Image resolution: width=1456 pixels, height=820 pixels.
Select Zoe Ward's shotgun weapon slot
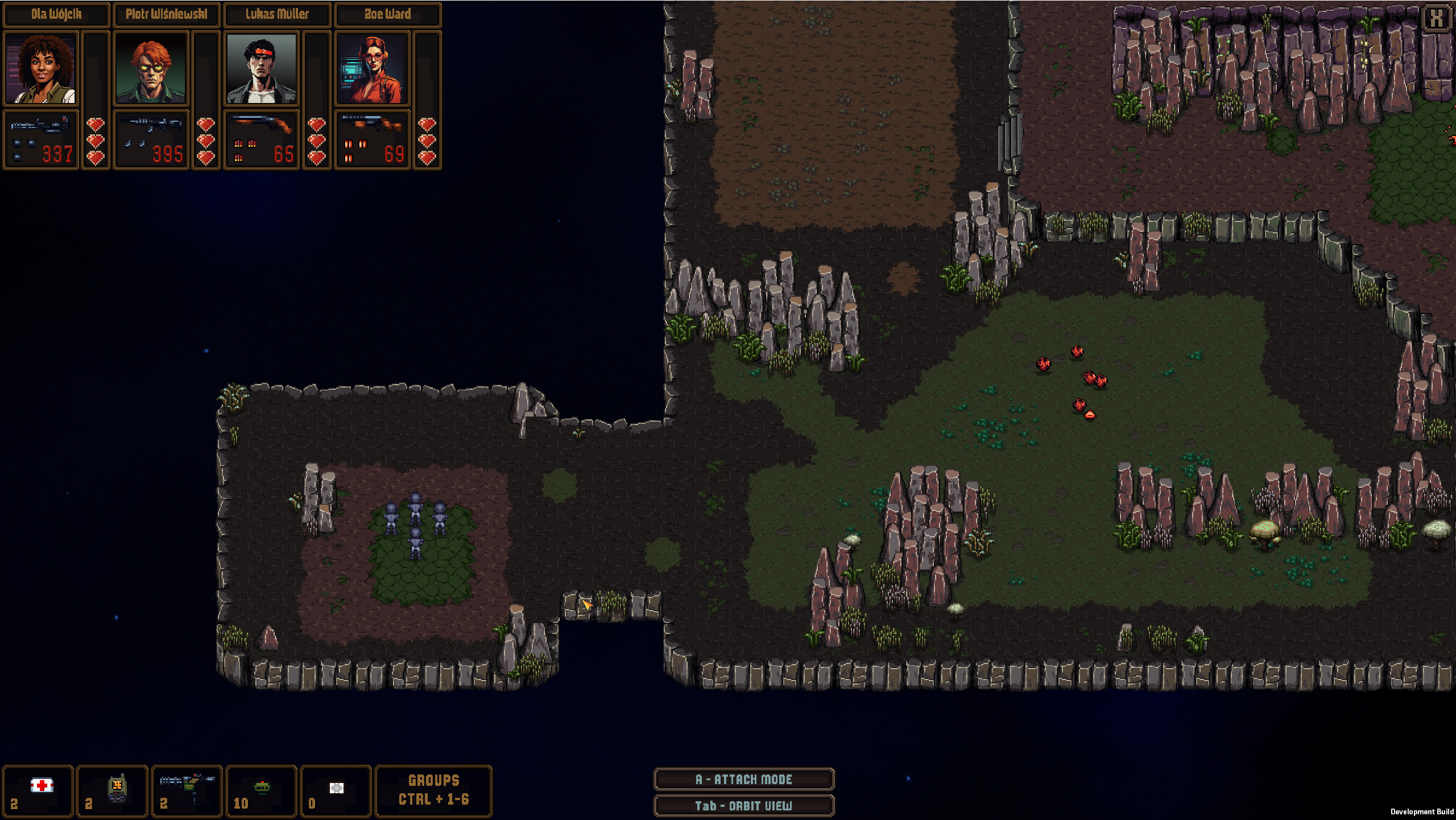click(372, 139)
